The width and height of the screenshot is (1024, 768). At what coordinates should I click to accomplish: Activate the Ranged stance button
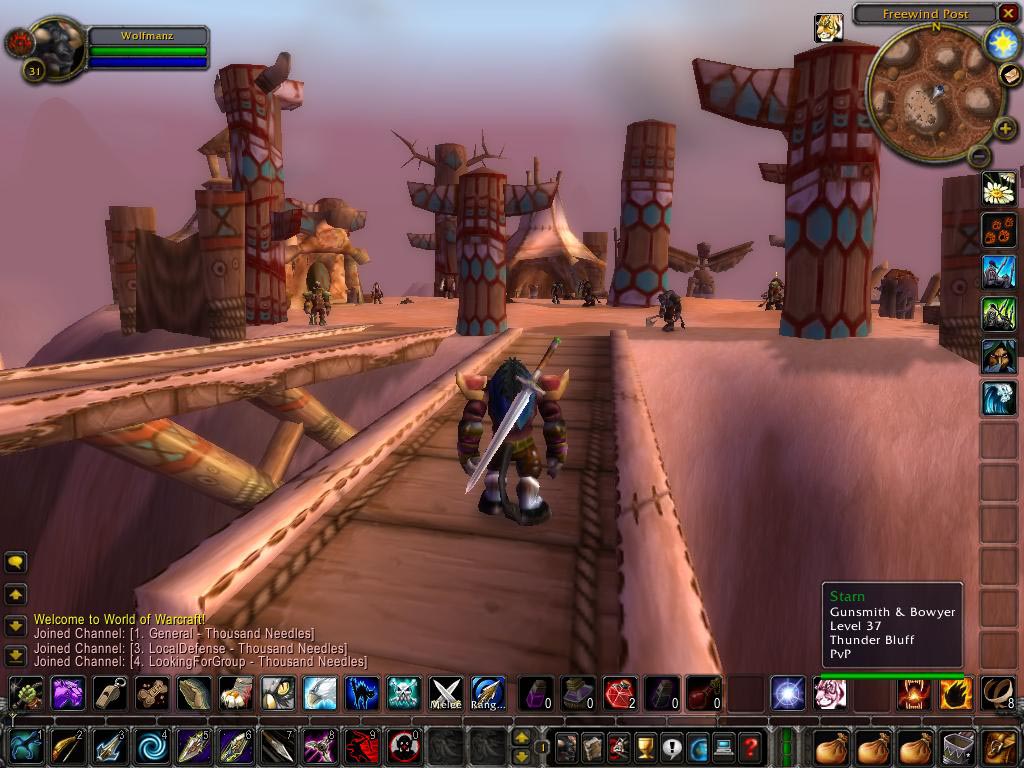point(487,693)
